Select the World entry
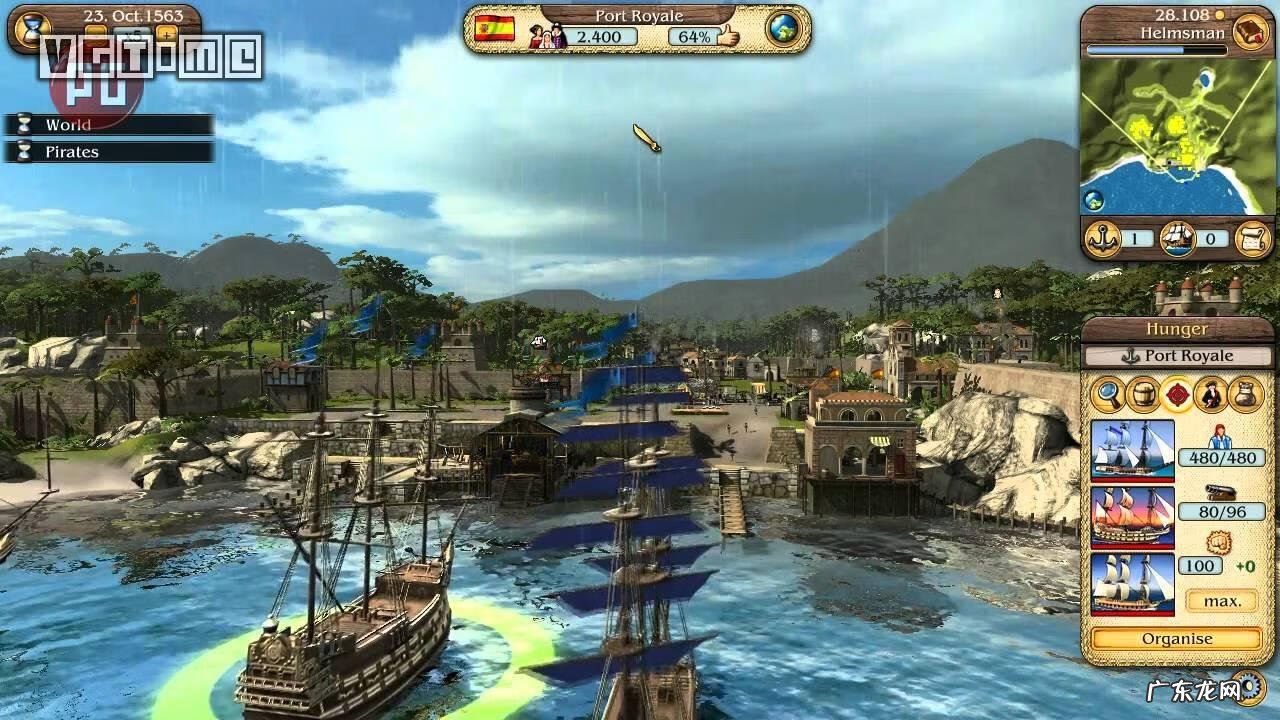 [108, 125]
